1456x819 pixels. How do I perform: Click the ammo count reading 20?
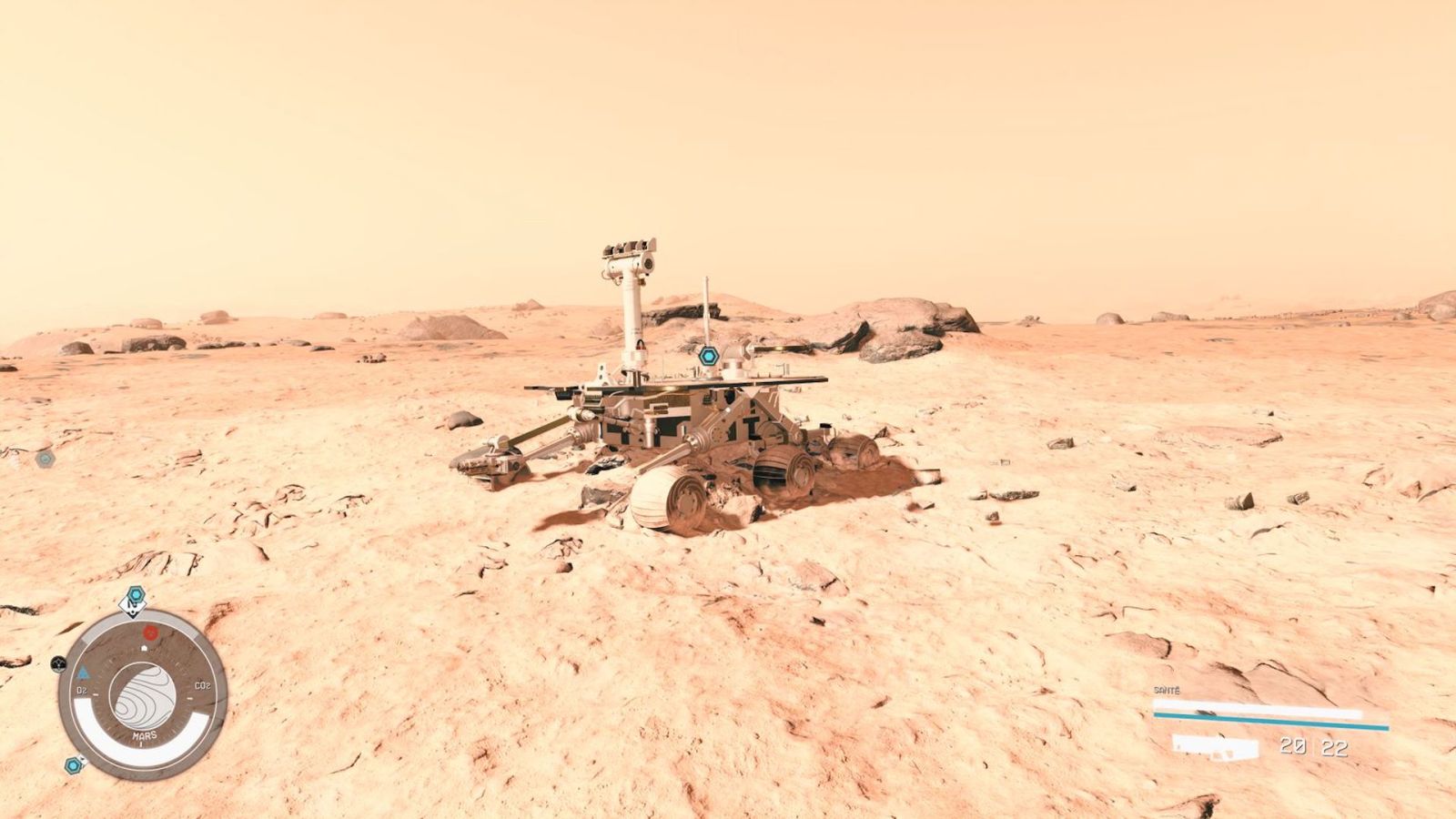pyautogui.click(x=1293, y=746)
